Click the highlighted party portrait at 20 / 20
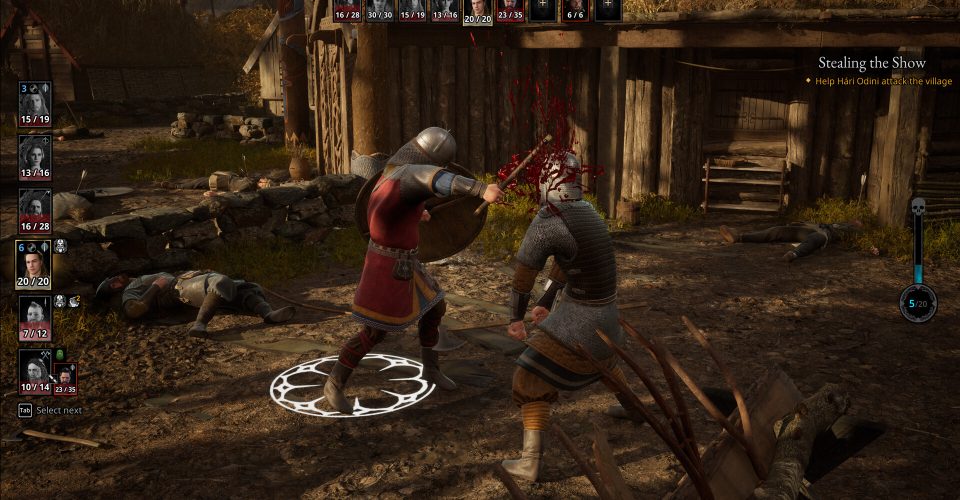The width and height of the screenshot is (960, 500). click(34, 262)
